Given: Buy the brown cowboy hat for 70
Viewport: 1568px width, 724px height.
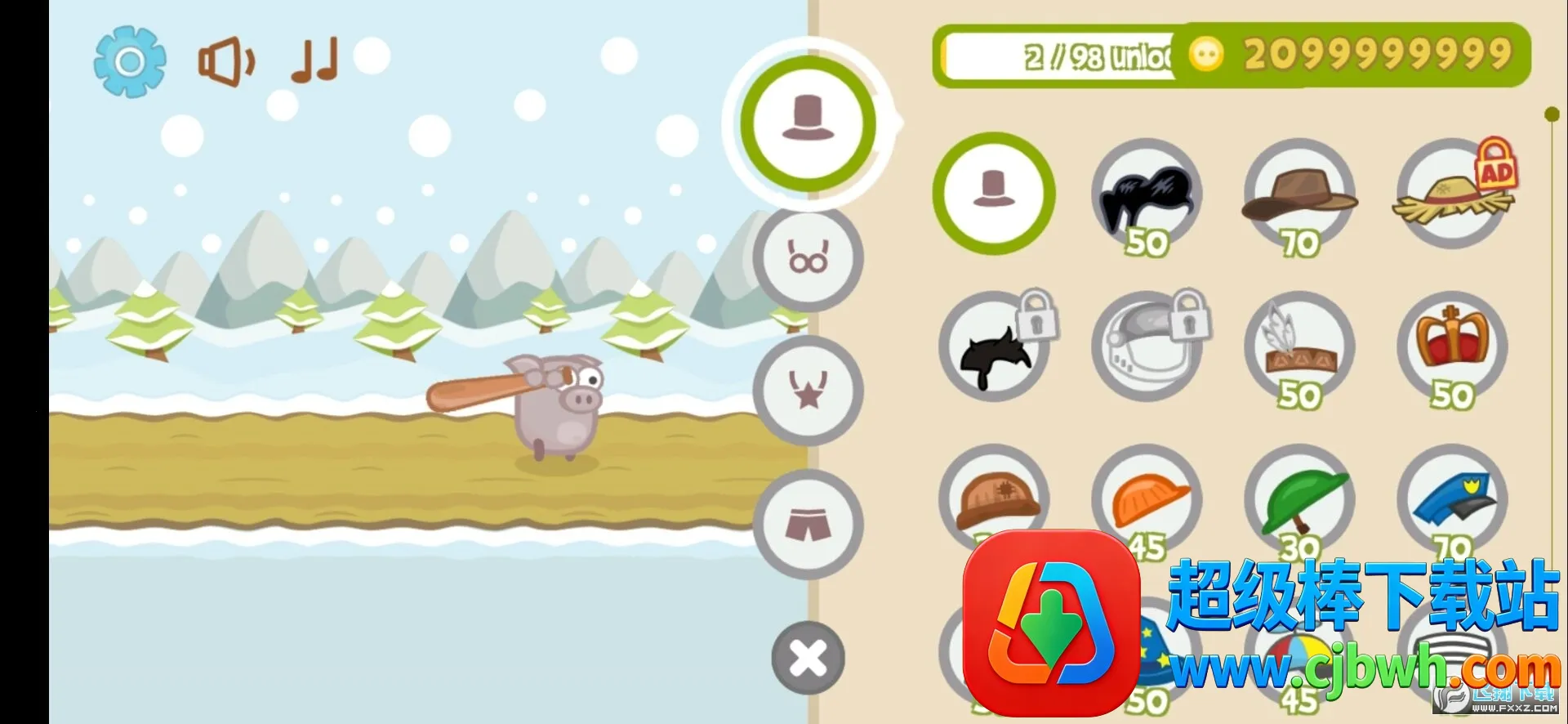Looking at the screenshot, I should point(1298,196).
